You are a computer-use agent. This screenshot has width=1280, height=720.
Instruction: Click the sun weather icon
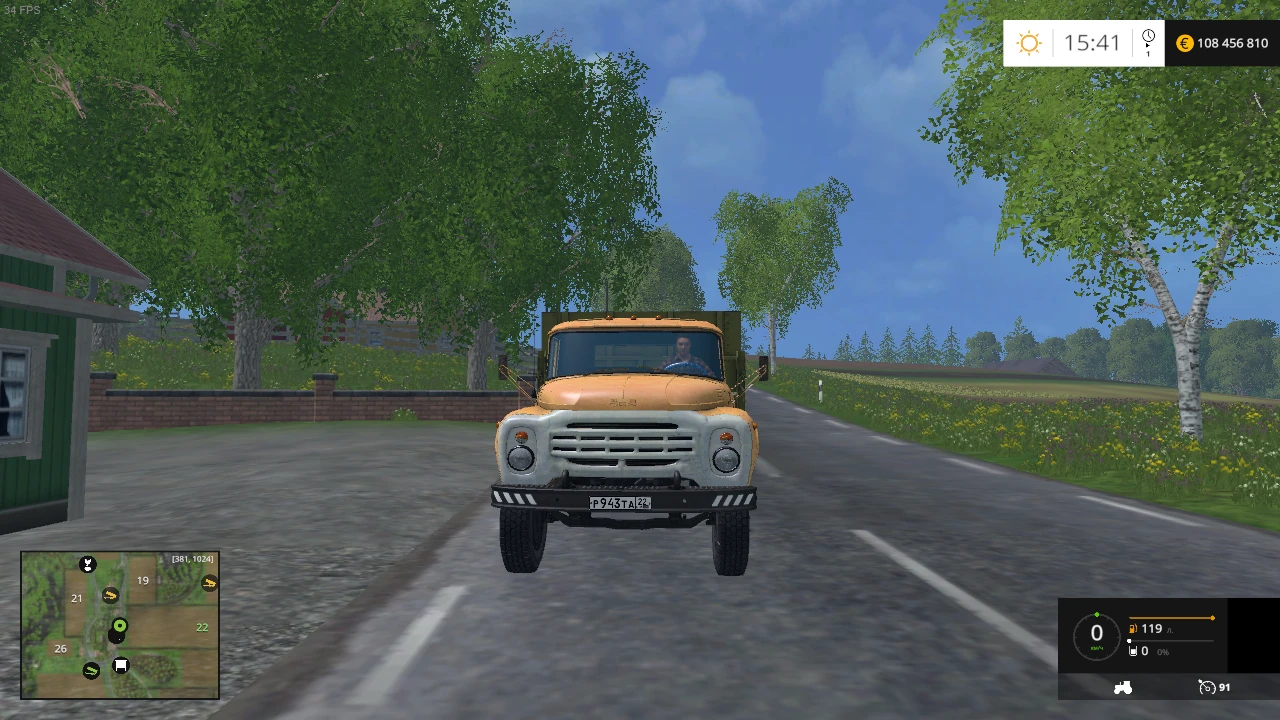[1029, 43]
